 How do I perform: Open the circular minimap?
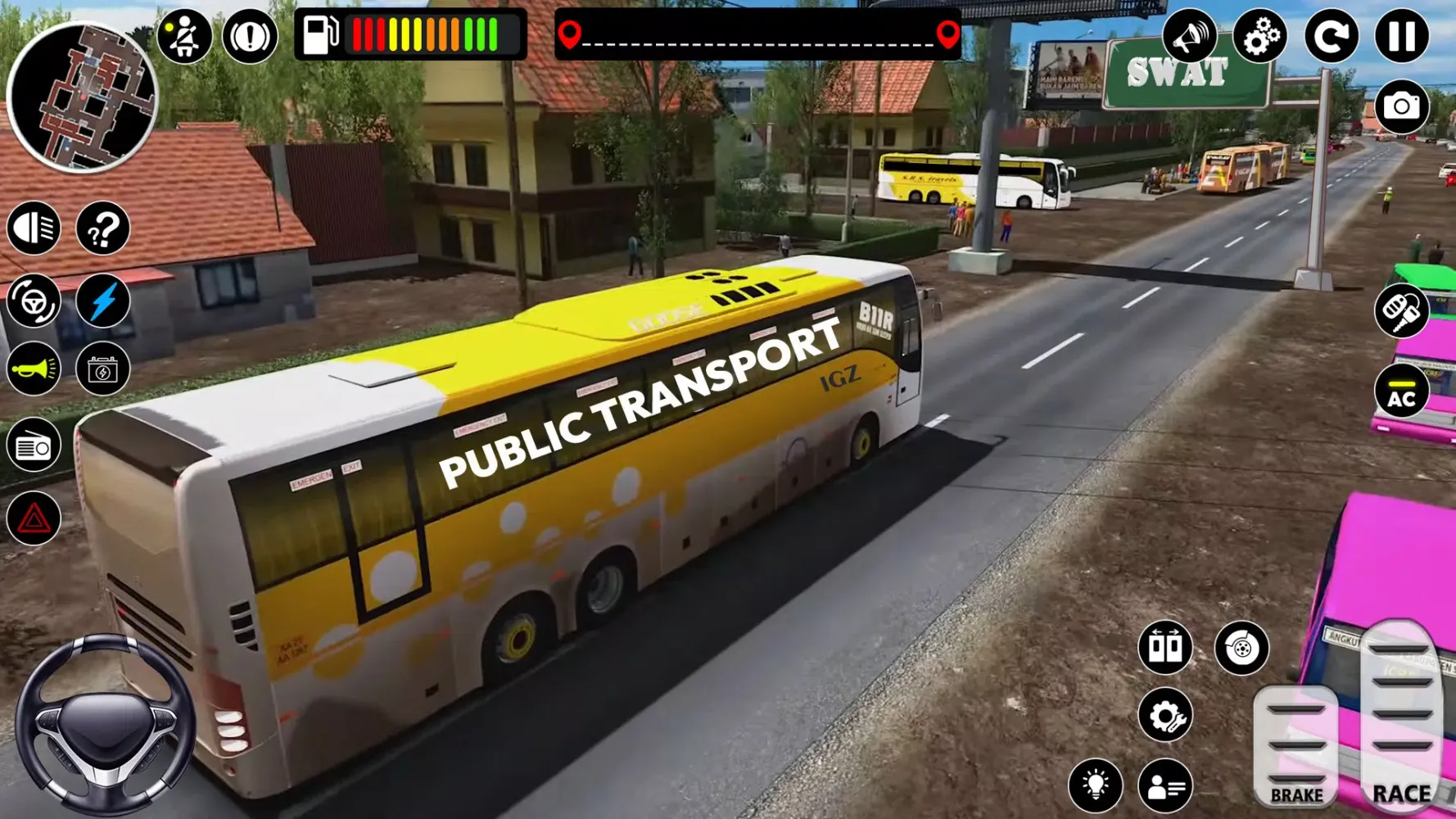pos(82,97)
